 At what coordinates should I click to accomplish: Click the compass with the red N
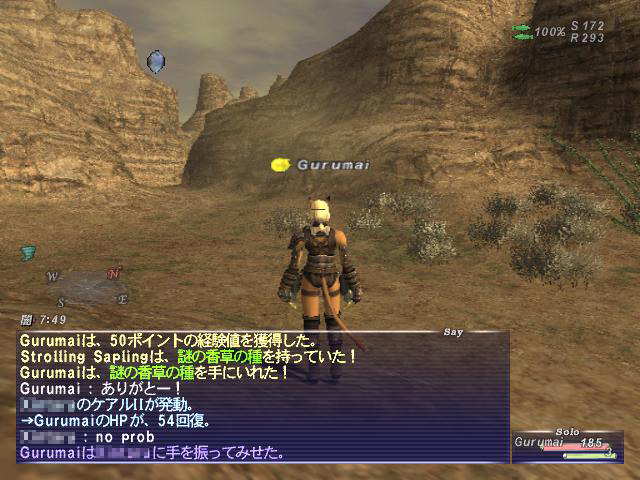[x=87, y=287]
